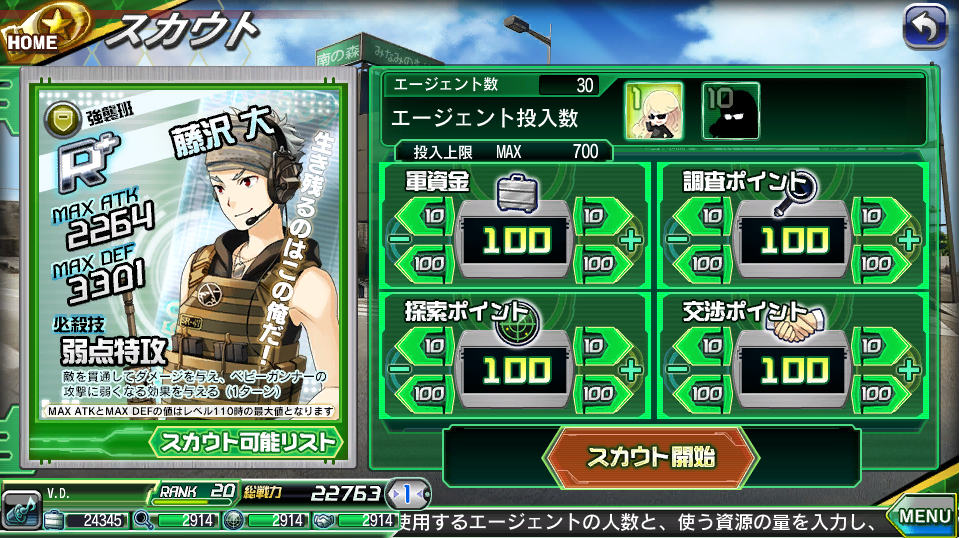
Task: Increase 軍資金 by 10
Action: pos(598,215)
